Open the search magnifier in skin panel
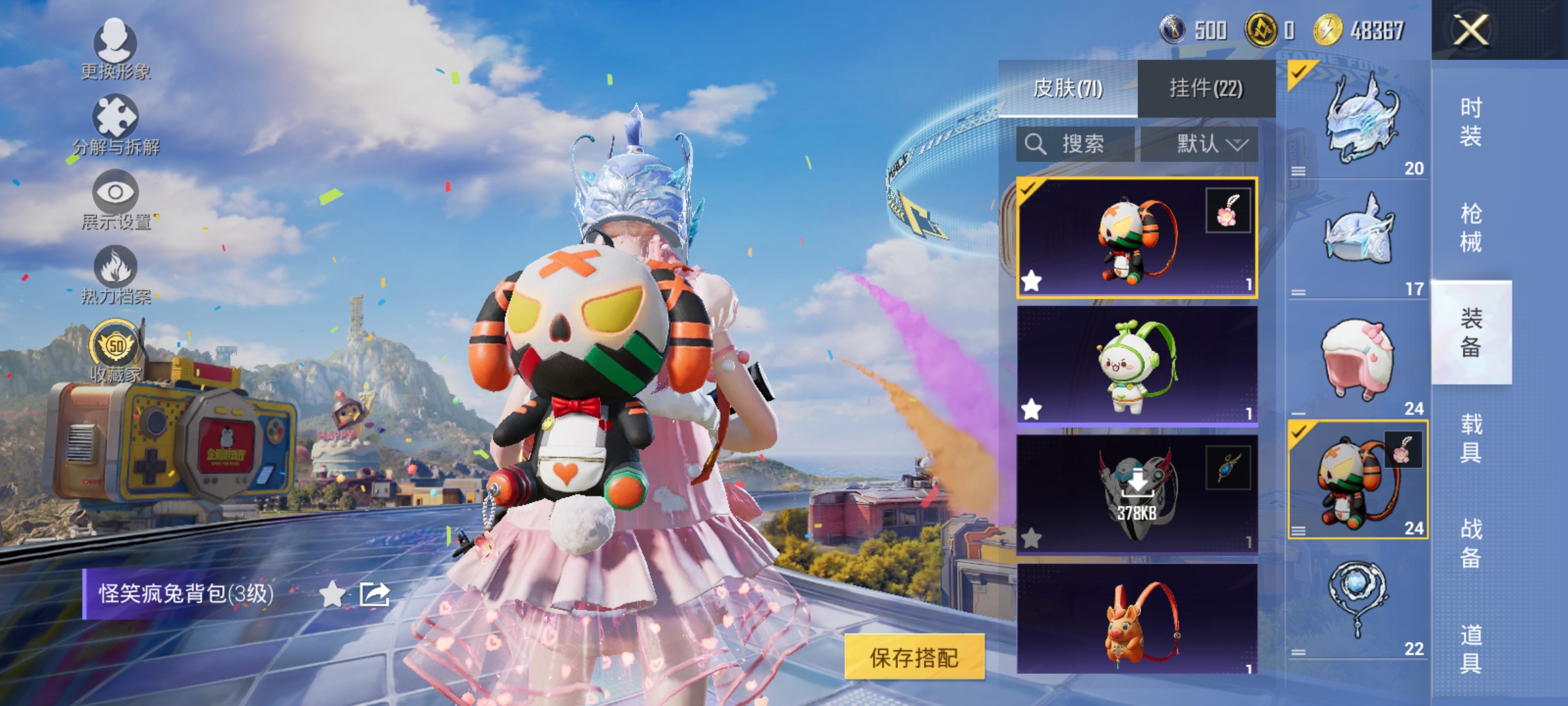This screenshot has height=706, width=1568. [x=1036, y=145]
